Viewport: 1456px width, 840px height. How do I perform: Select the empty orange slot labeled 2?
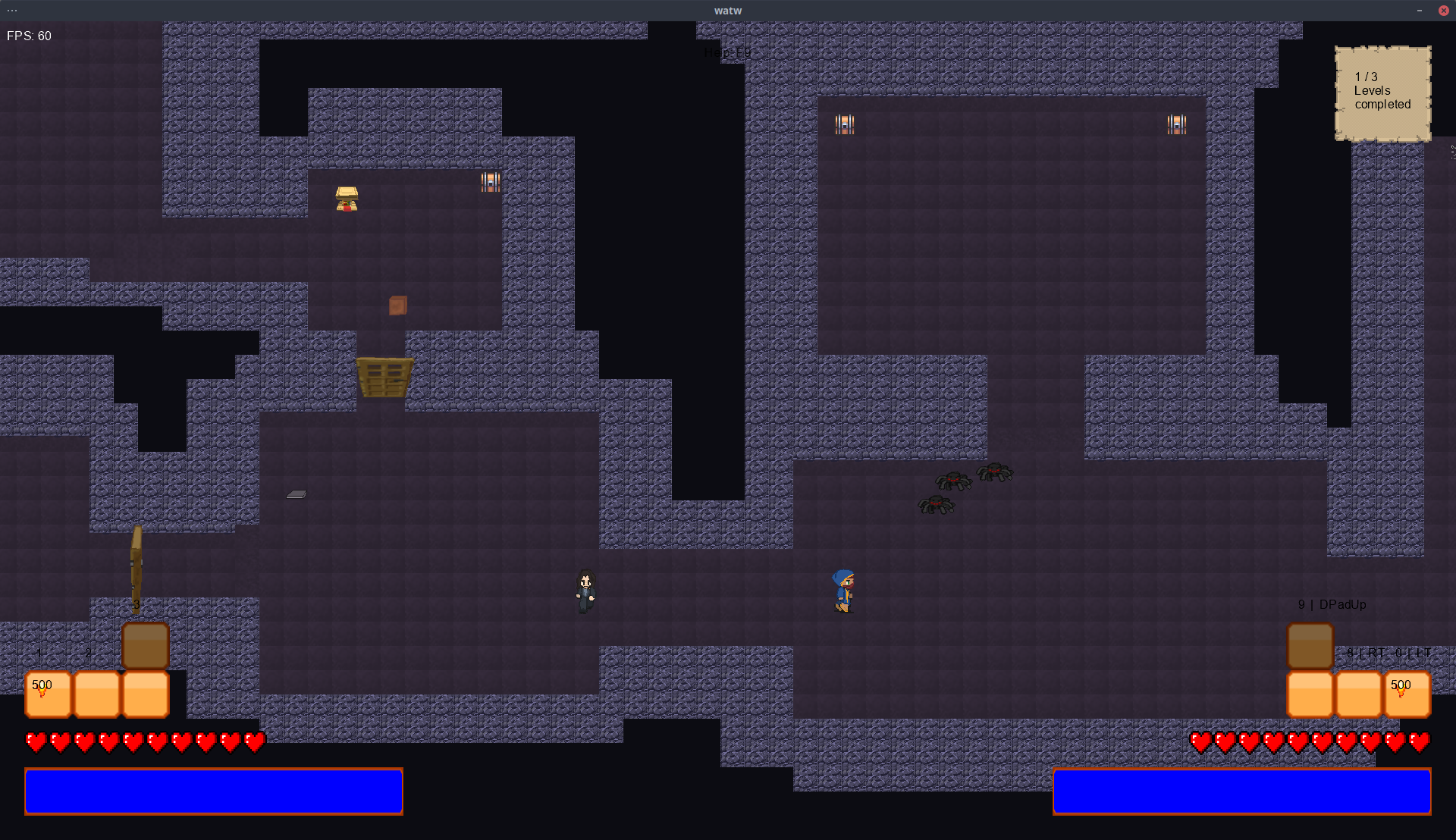(97, 694)
